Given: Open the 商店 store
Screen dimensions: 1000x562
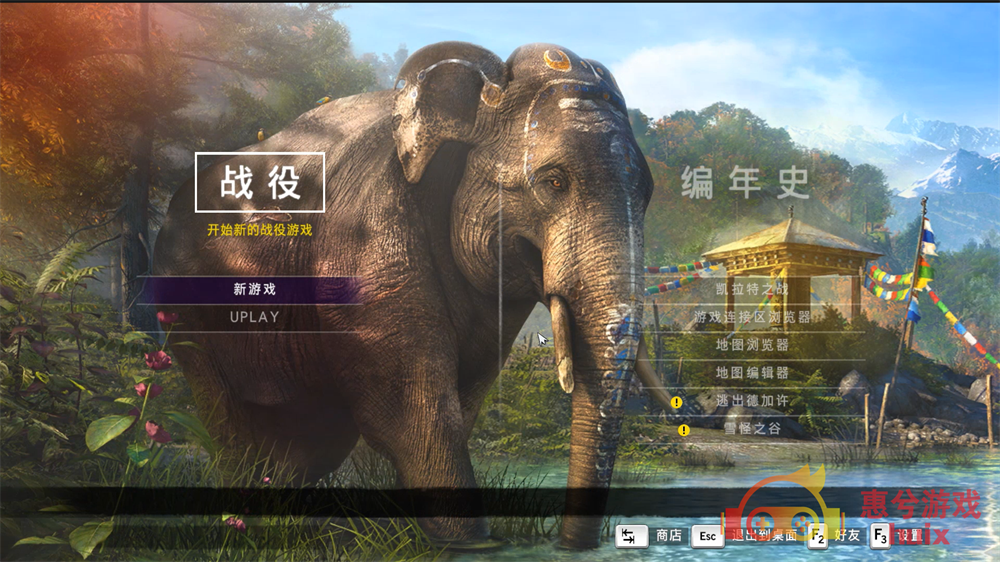Looking at the screenshot, I should pos(668,536).
